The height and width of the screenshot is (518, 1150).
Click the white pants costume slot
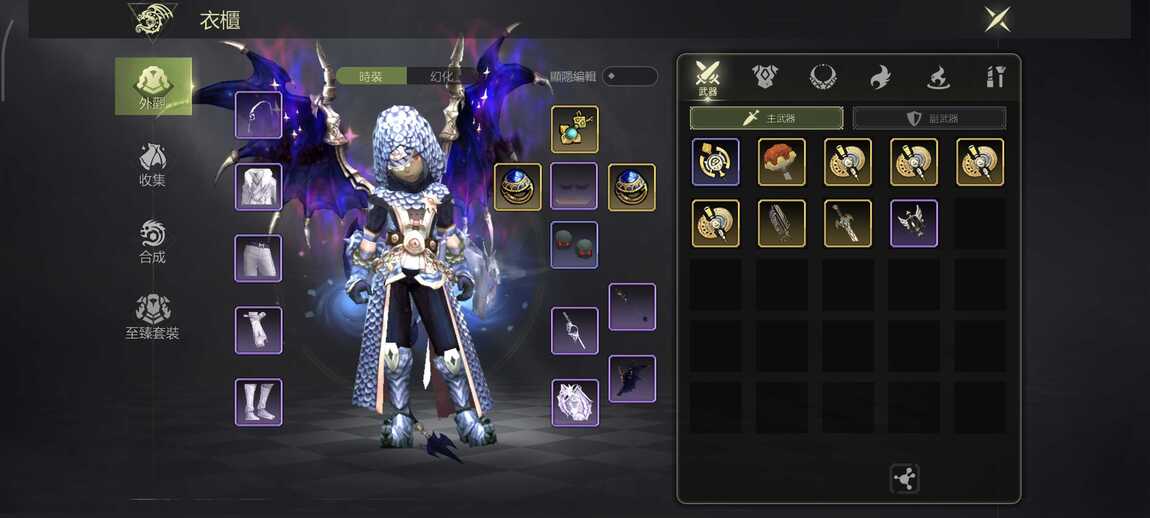click(x=258, y=258)
